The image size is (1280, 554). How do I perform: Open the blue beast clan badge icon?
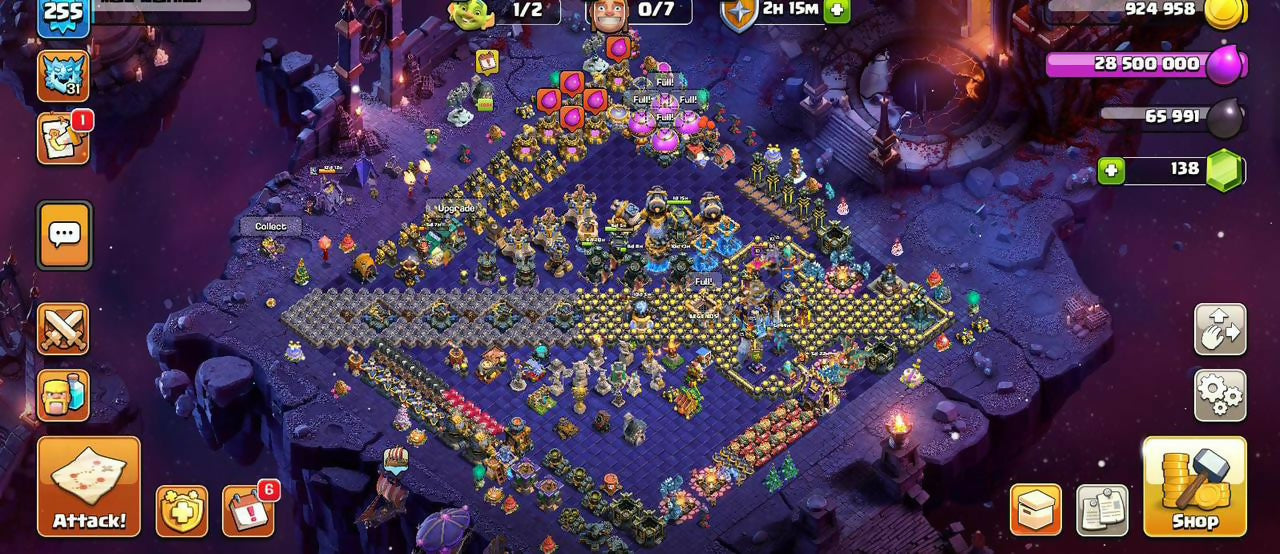coord(63,76)
